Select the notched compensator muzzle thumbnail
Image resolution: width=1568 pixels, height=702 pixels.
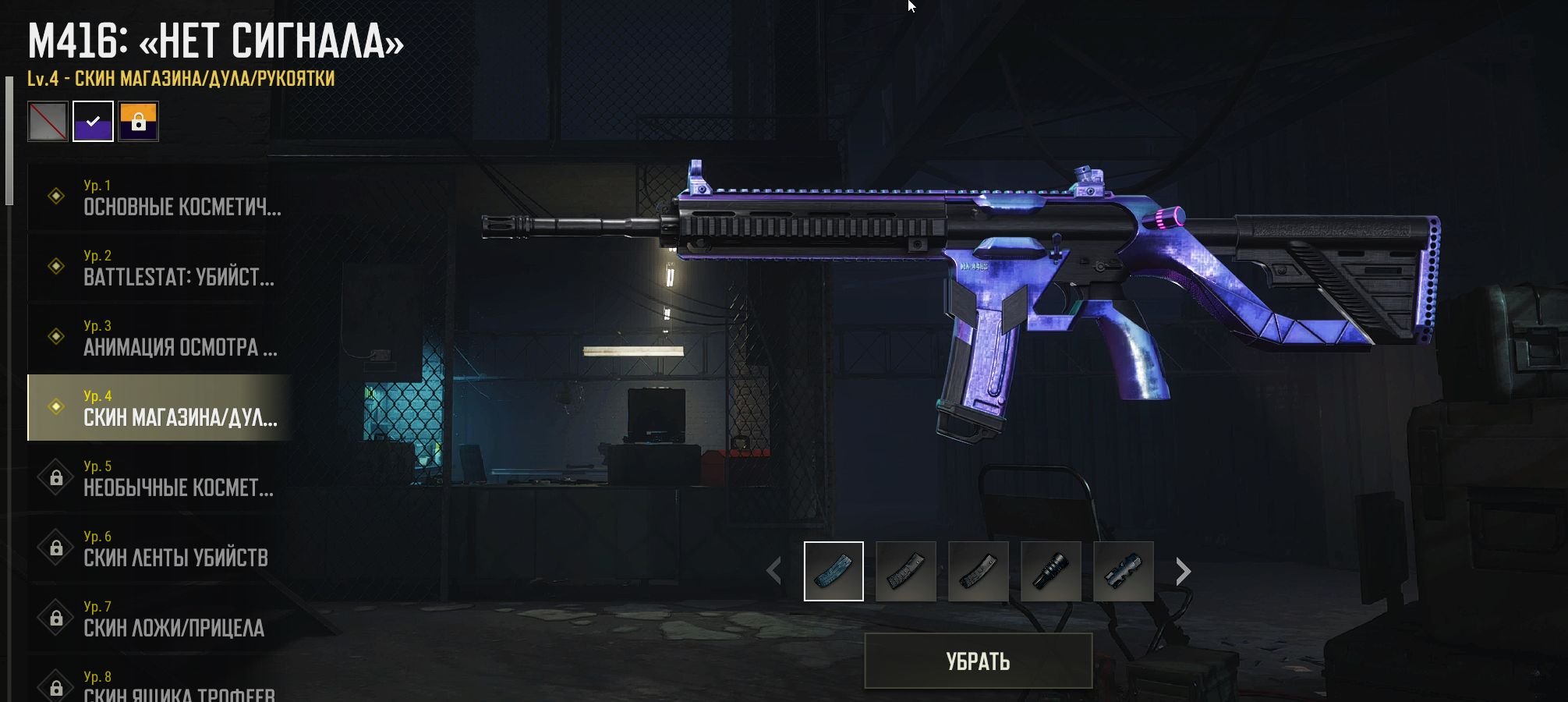pos(1123,572)
